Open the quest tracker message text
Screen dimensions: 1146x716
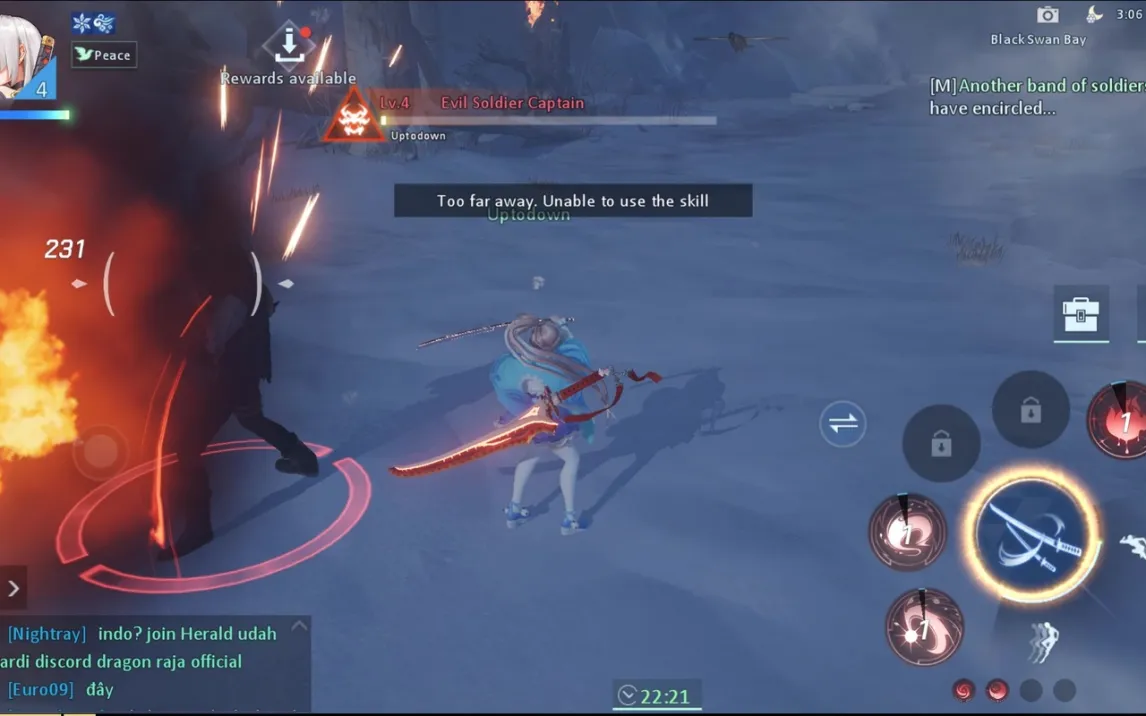(x=1037, y=97)
